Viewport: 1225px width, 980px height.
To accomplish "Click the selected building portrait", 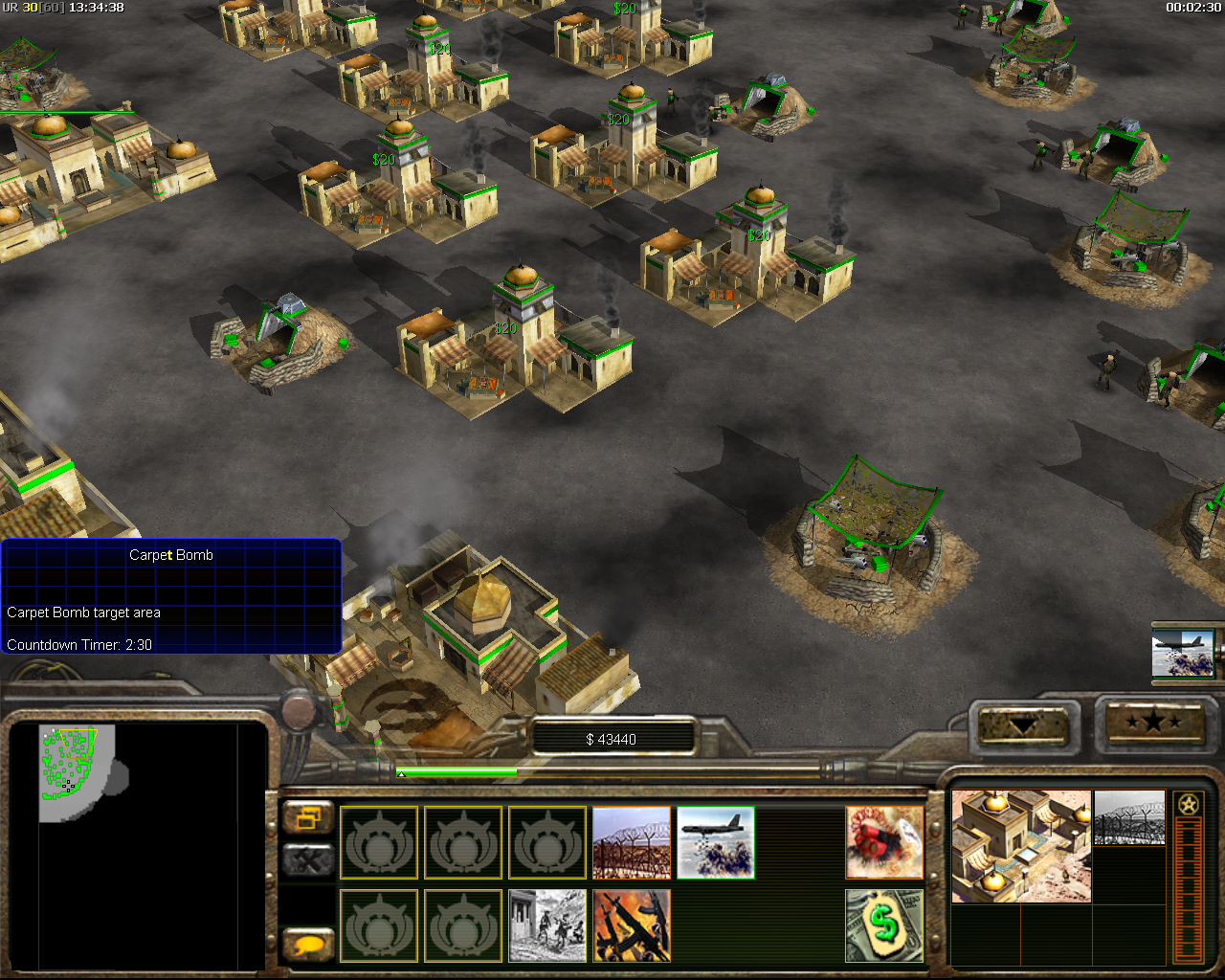I will [1021, 846].
